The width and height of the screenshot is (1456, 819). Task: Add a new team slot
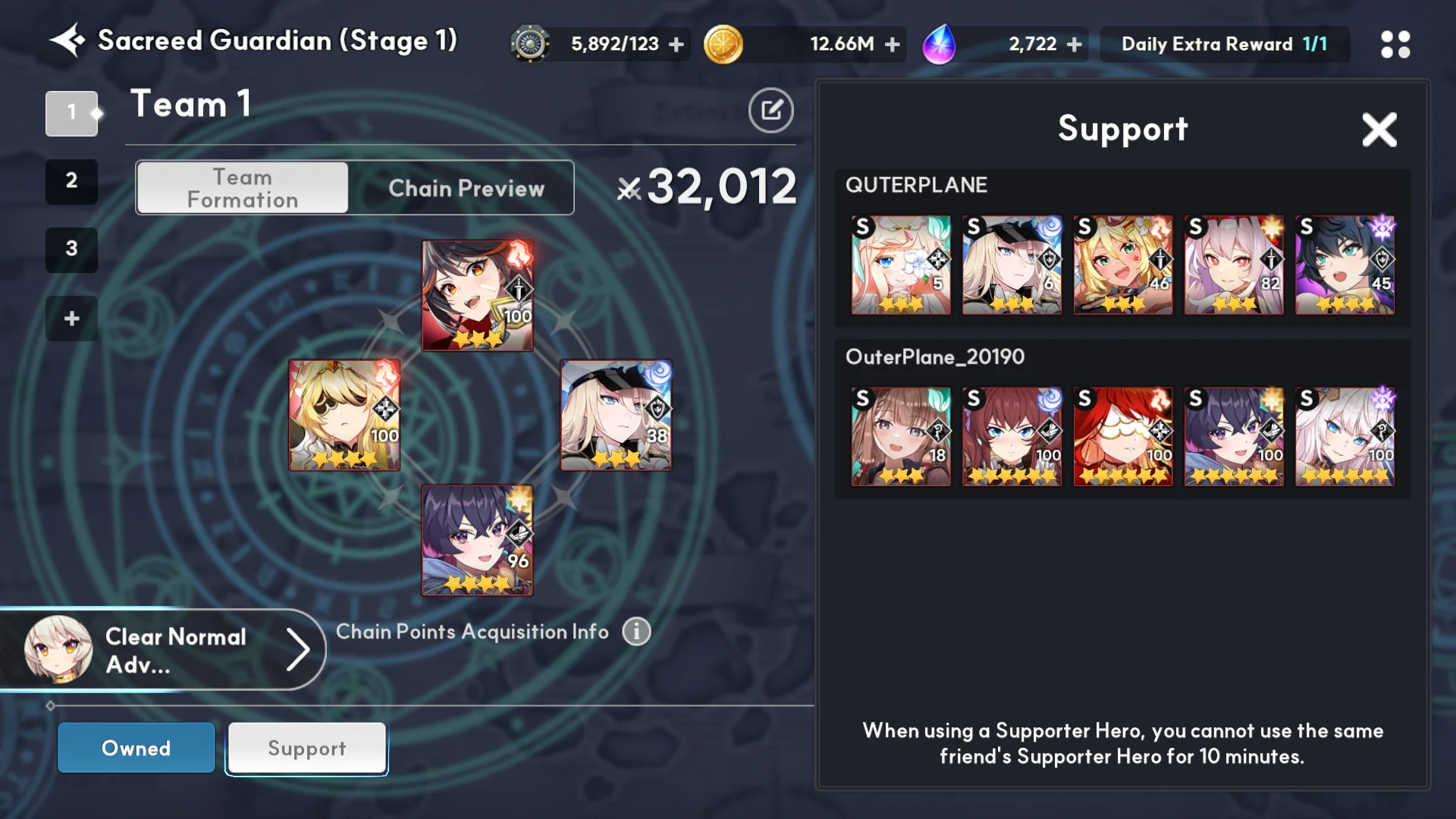[x=71, y=318]
